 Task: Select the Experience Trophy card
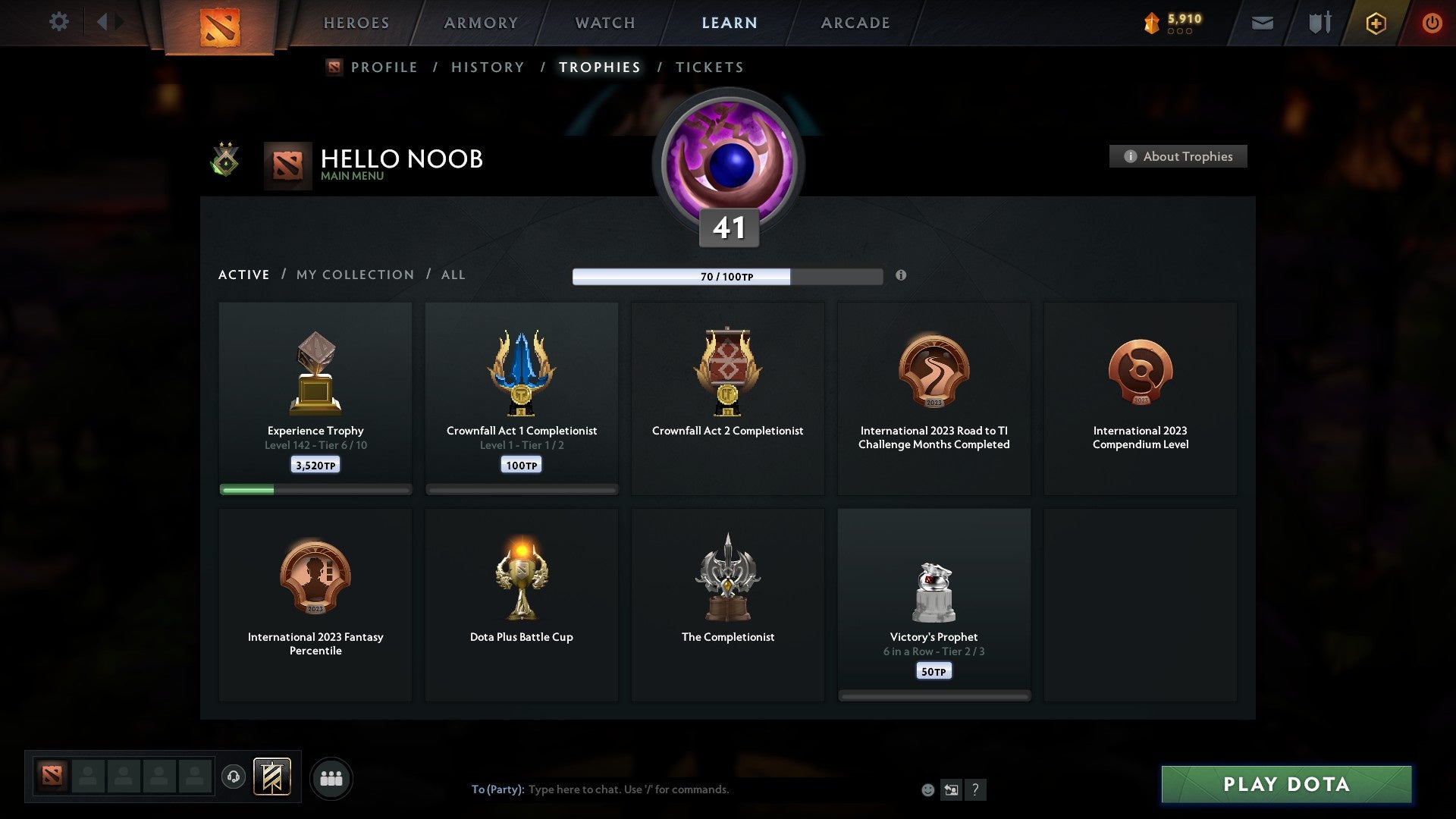315,398
